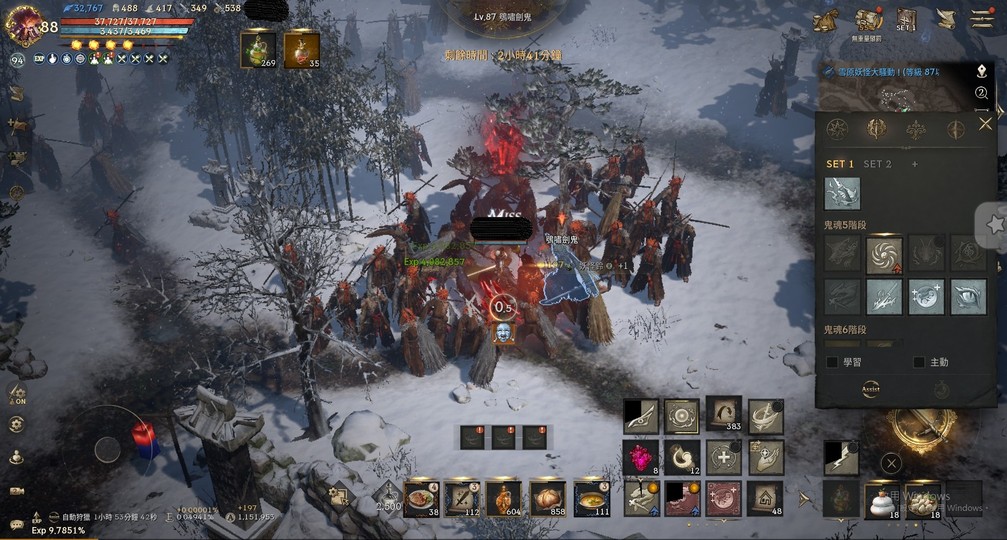Switch to the SET 2 skill preset

click(877, 164)
